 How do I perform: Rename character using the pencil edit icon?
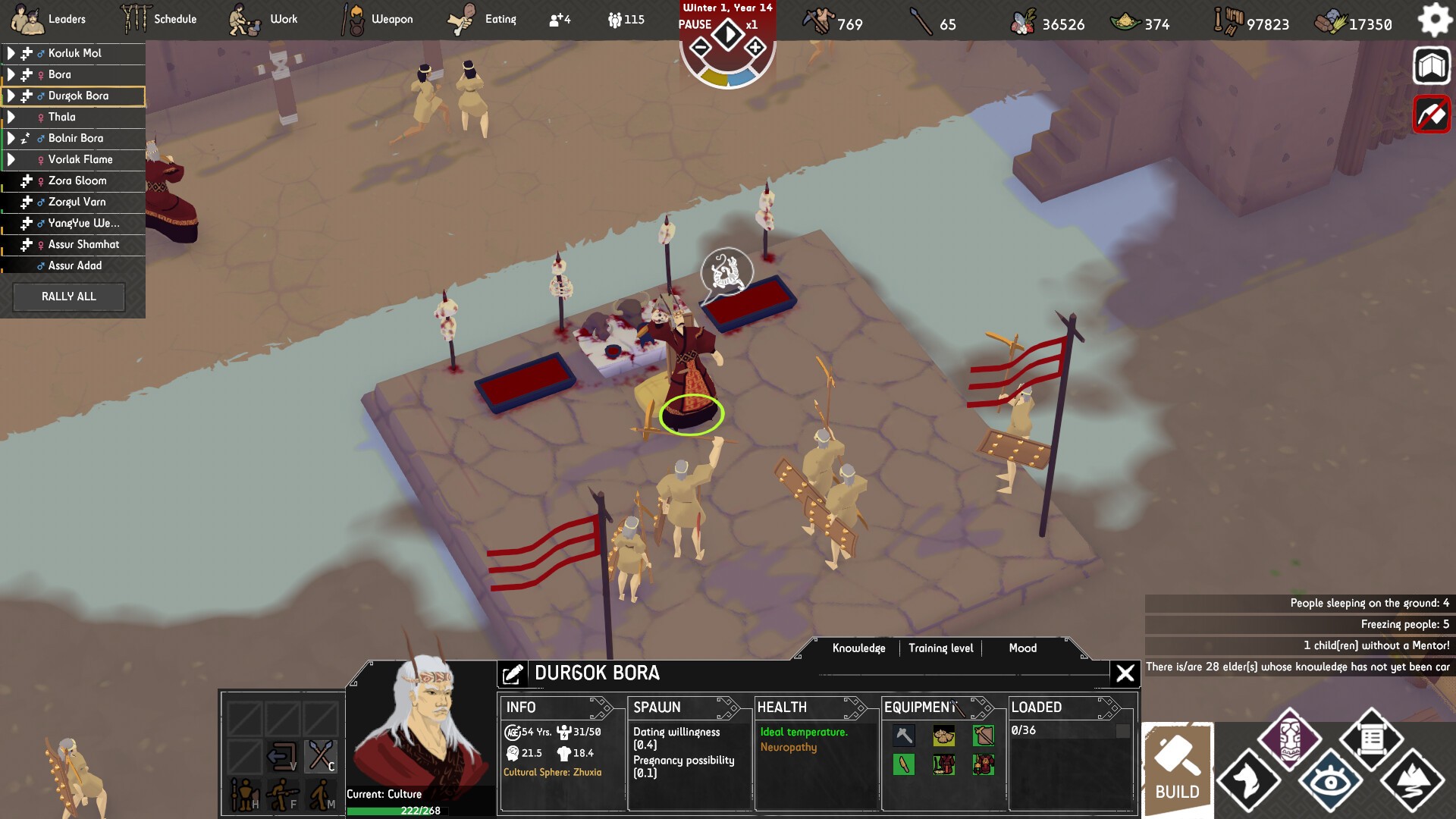pos(513,673)
